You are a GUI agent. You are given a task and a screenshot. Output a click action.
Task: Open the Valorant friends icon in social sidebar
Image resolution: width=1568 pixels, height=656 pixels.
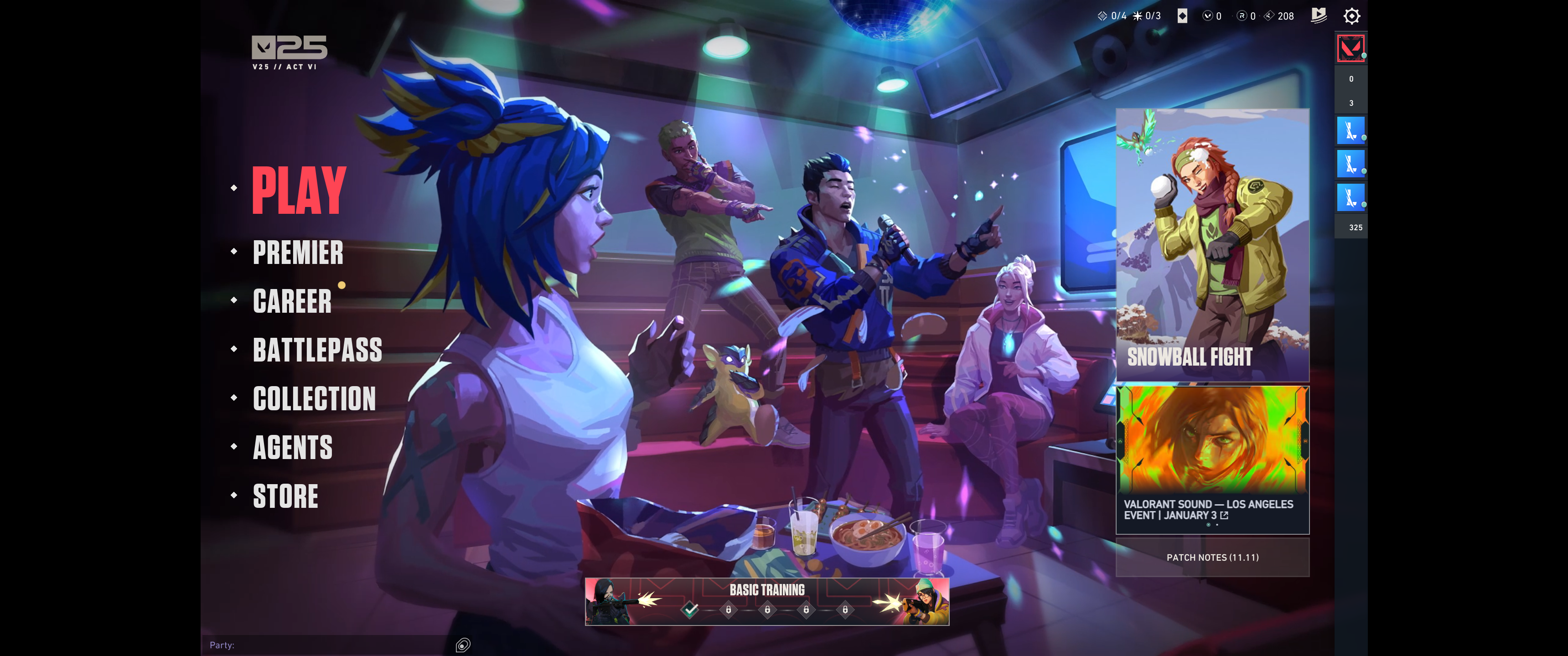tap(1351, 47)
